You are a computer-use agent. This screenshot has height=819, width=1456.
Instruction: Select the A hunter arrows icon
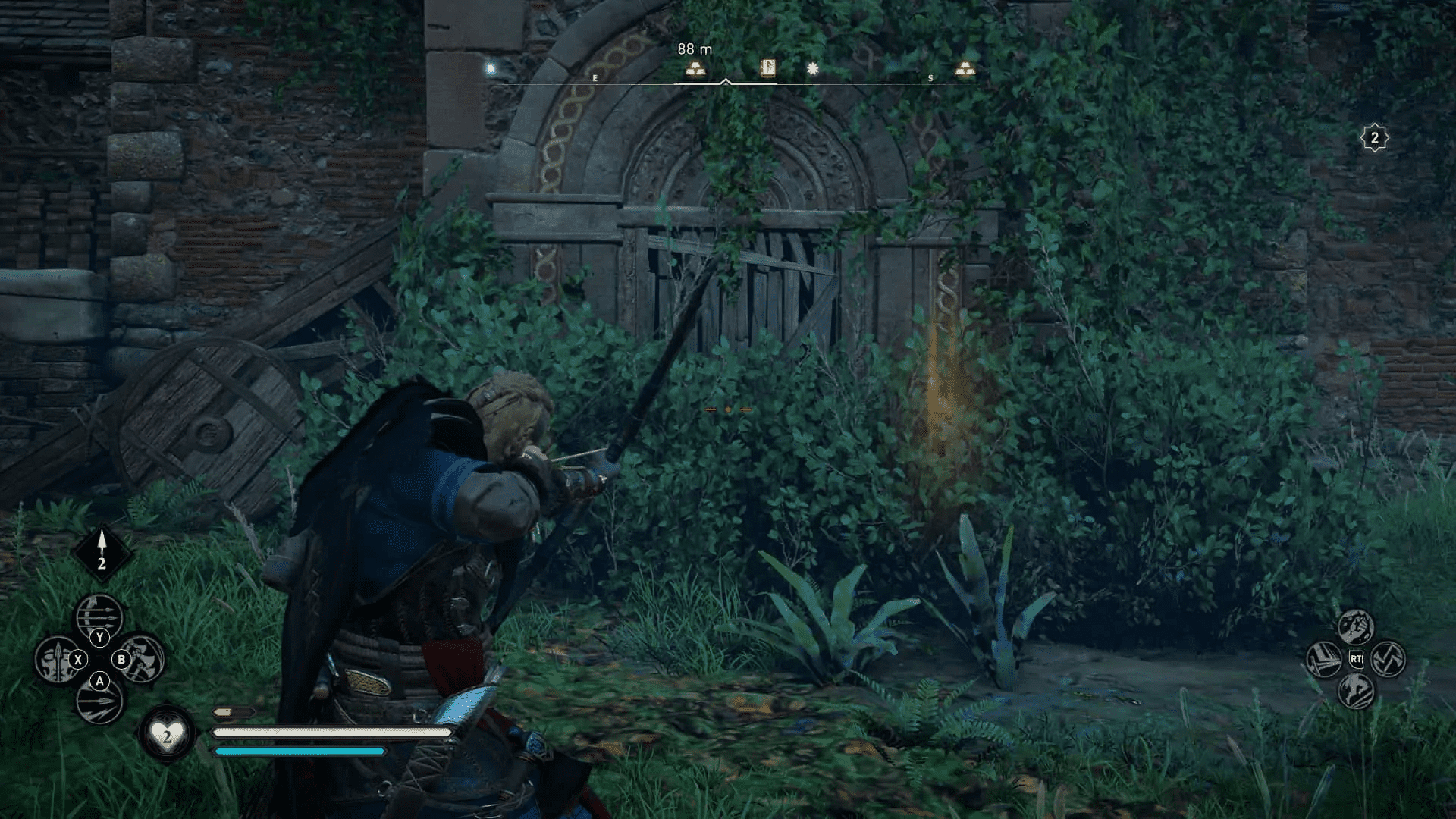[x=99, y=703]
